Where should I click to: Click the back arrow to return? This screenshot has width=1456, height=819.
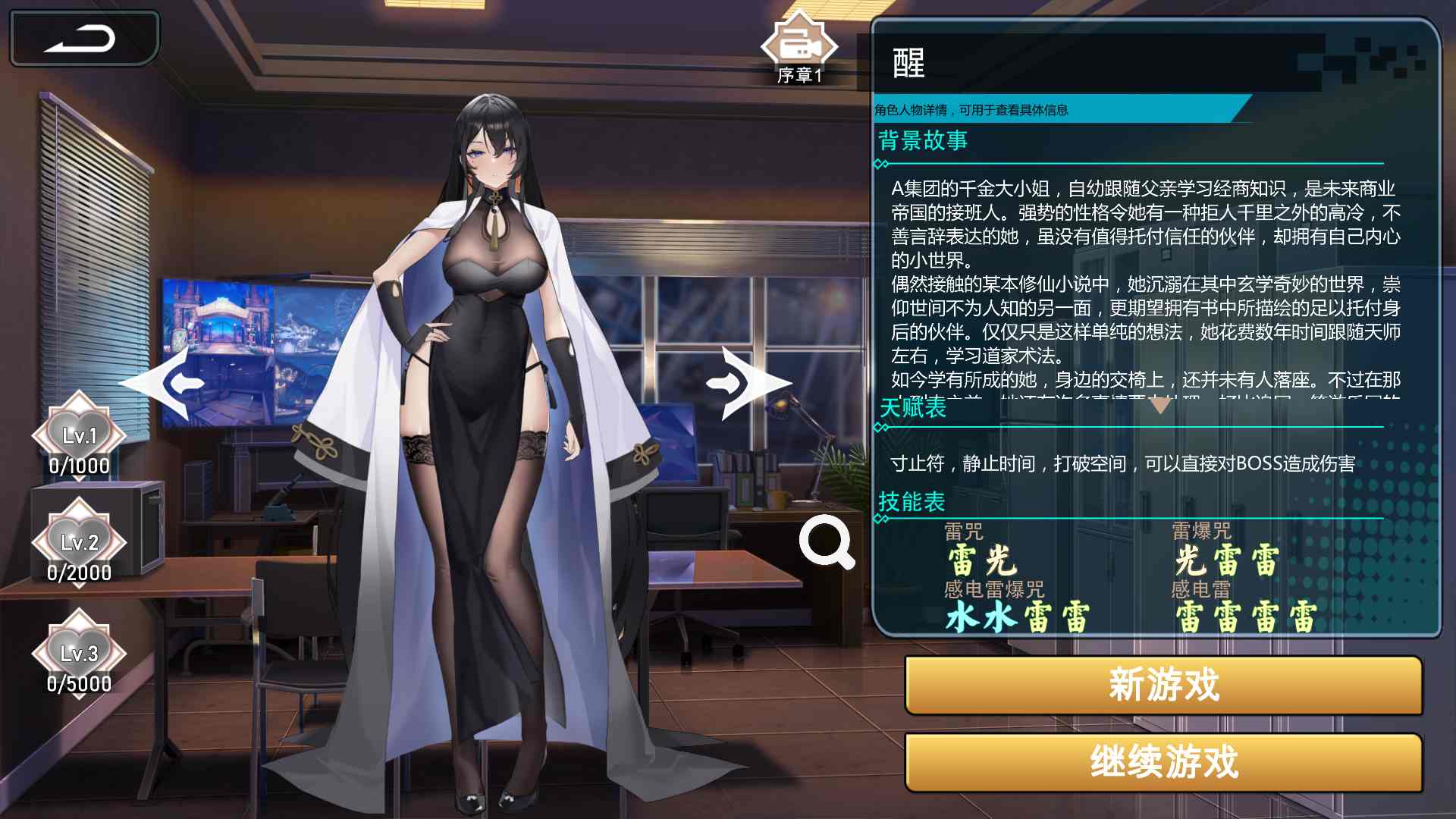click(x=83, y=38)
